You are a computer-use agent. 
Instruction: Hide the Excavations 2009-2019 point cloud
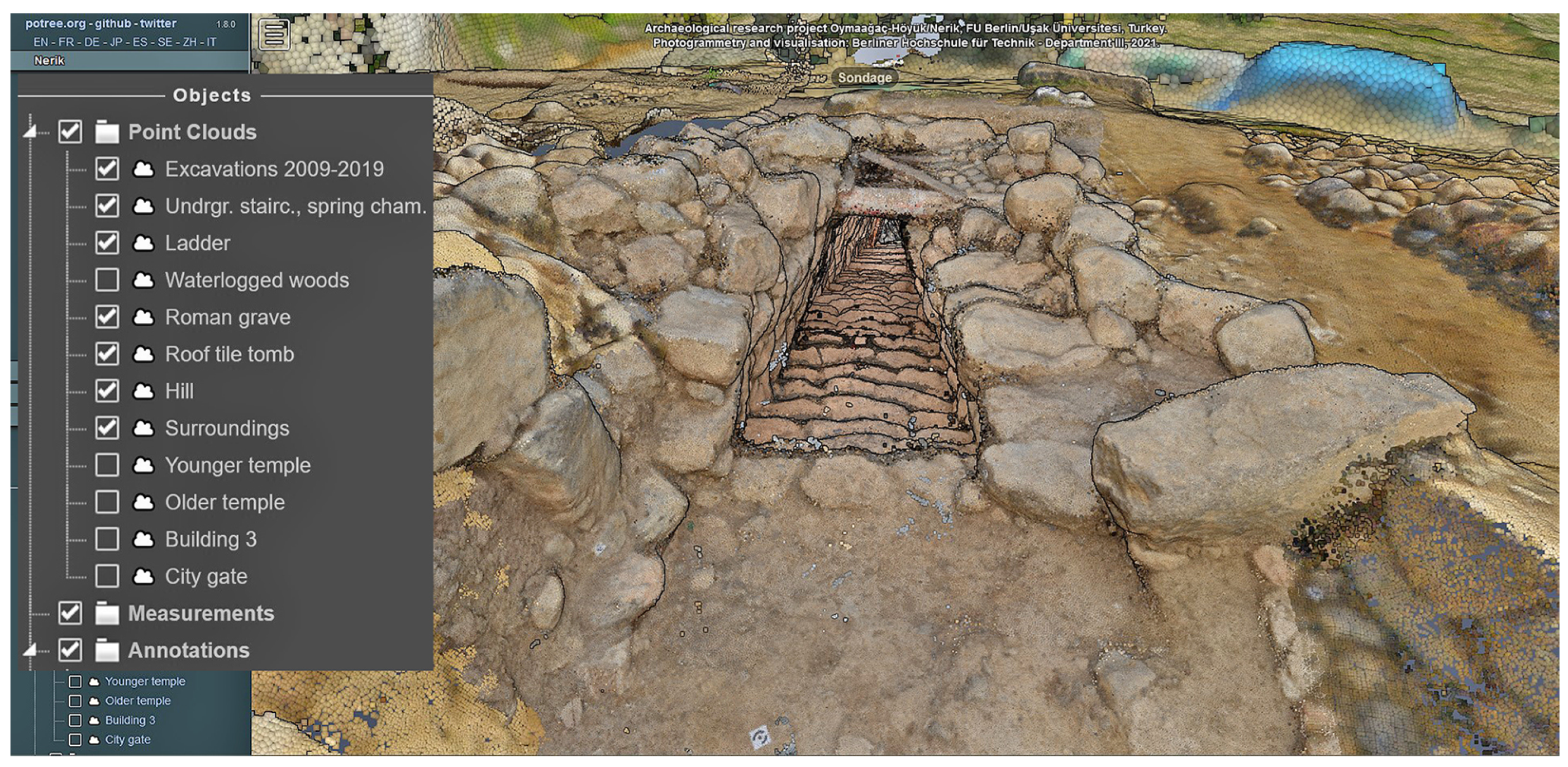(107, 169)
